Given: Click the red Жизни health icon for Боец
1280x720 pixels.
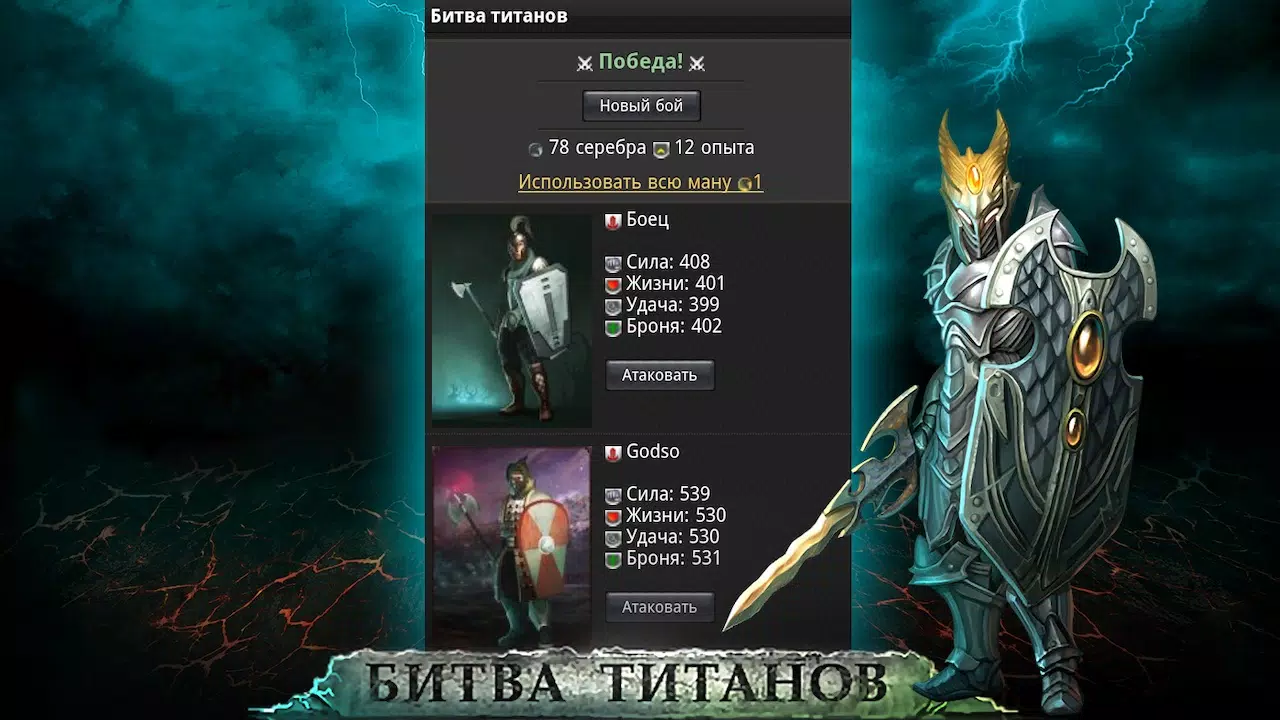Looking at the screenshot, I should coord(615,283).
